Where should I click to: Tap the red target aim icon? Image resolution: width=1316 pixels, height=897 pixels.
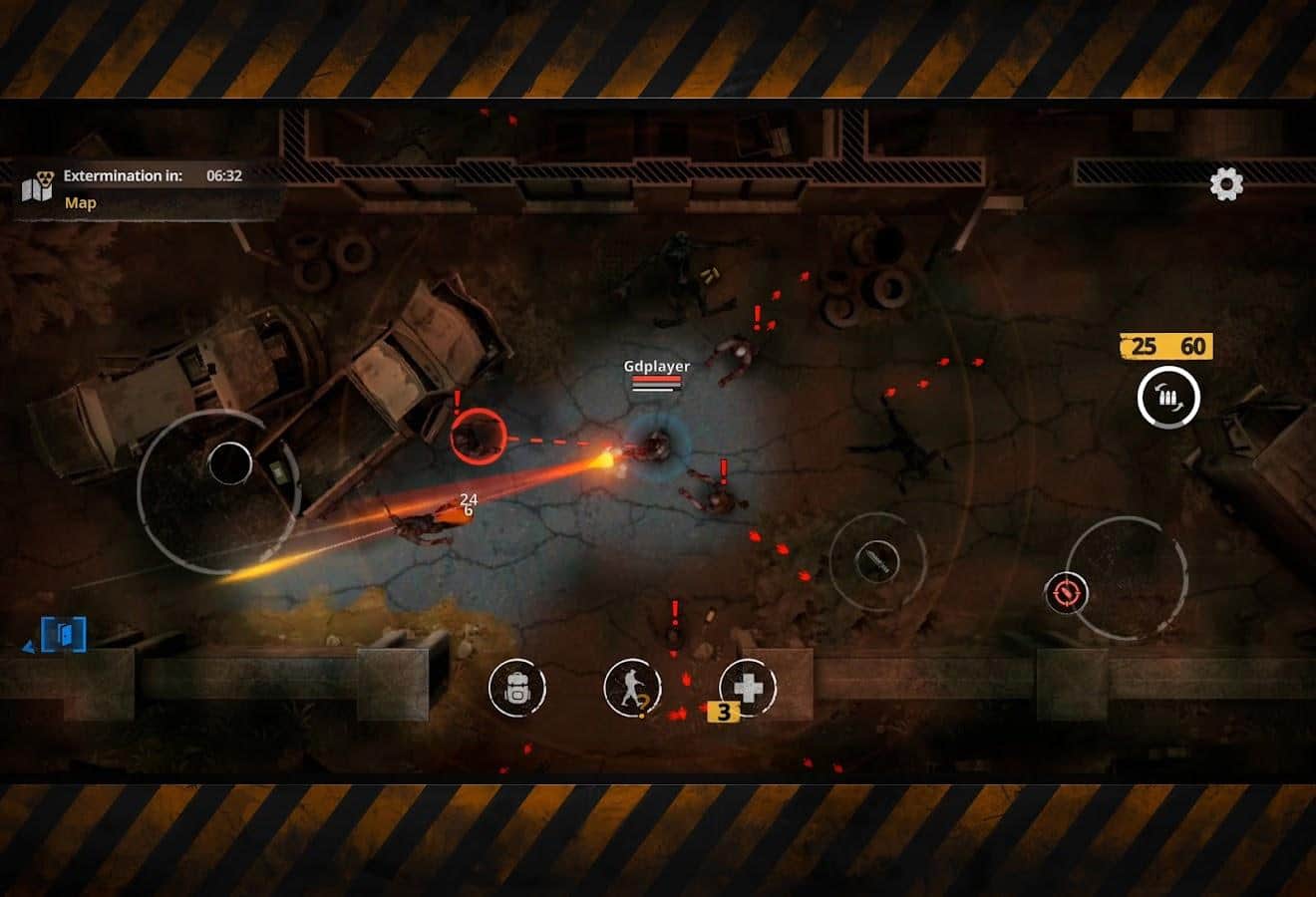1065,590
